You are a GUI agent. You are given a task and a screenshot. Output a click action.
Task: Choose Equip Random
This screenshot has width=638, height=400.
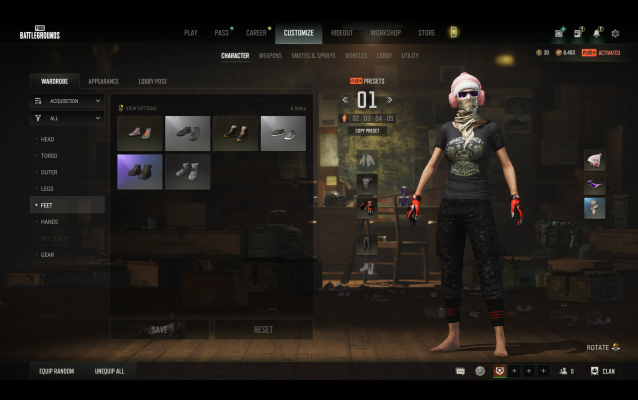click(x=57, y=371)
